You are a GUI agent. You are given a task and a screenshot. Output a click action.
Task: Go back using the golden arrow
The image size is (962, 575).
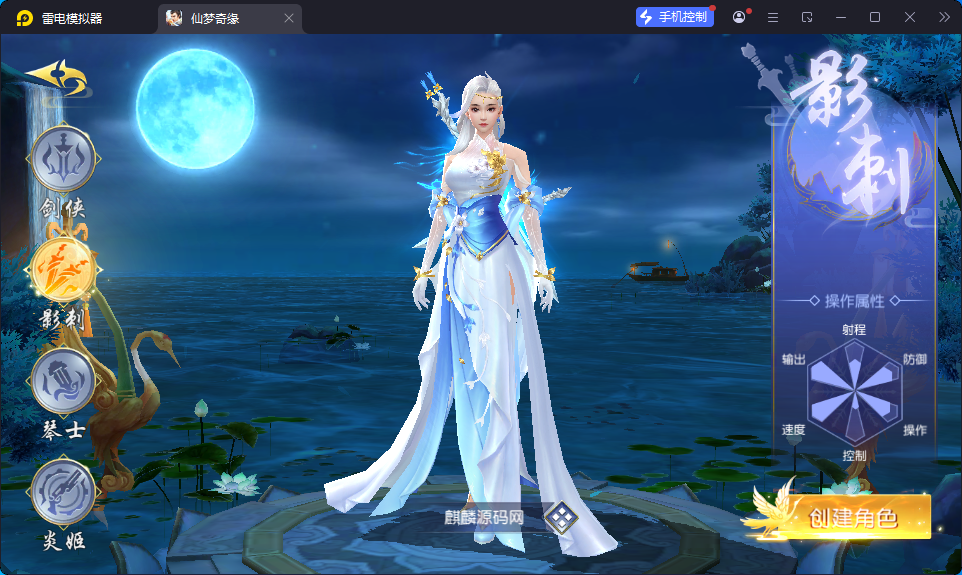pyautogui.click(x=56, y=77)
